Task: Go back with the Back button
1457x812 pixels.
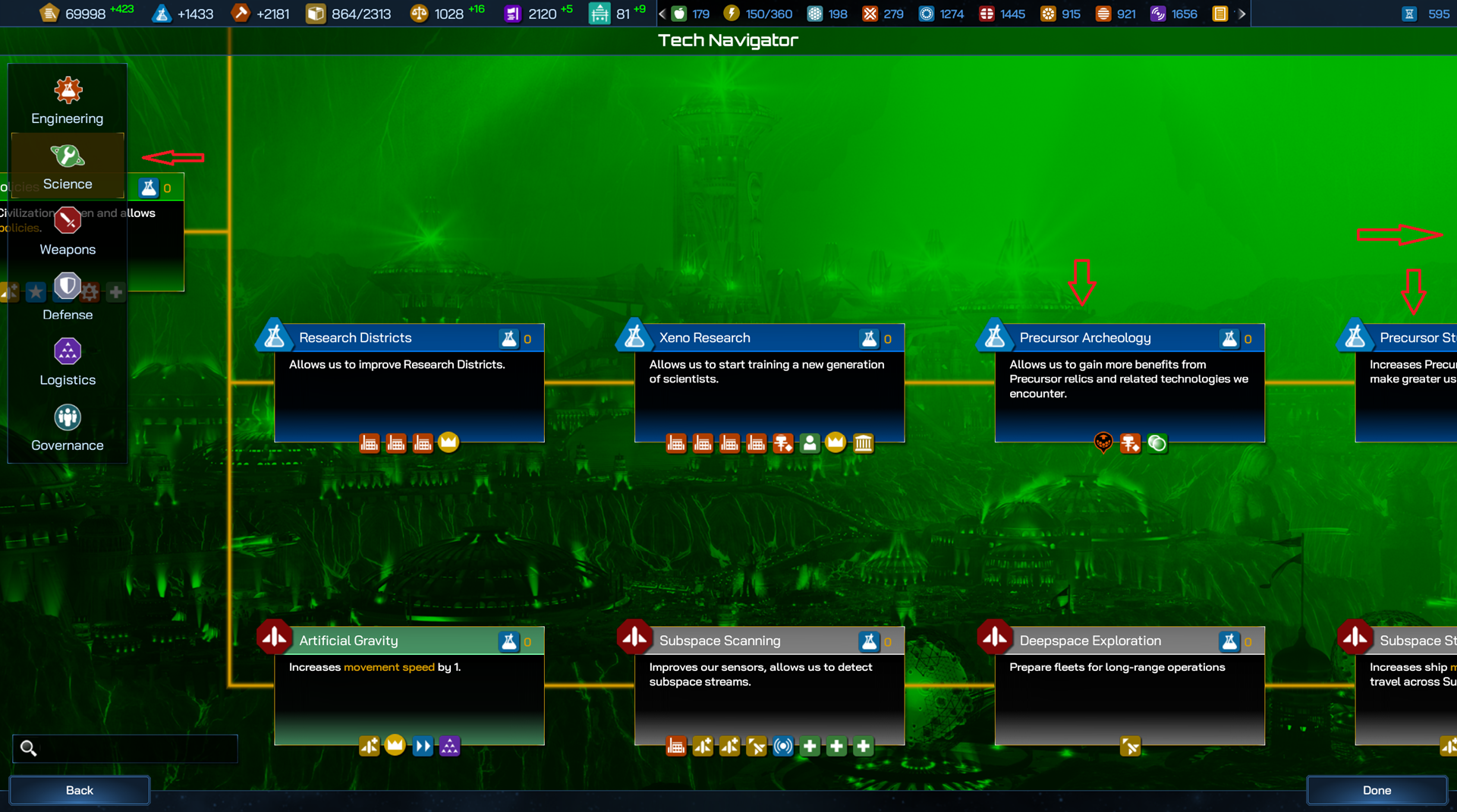Action: [80, 790]
